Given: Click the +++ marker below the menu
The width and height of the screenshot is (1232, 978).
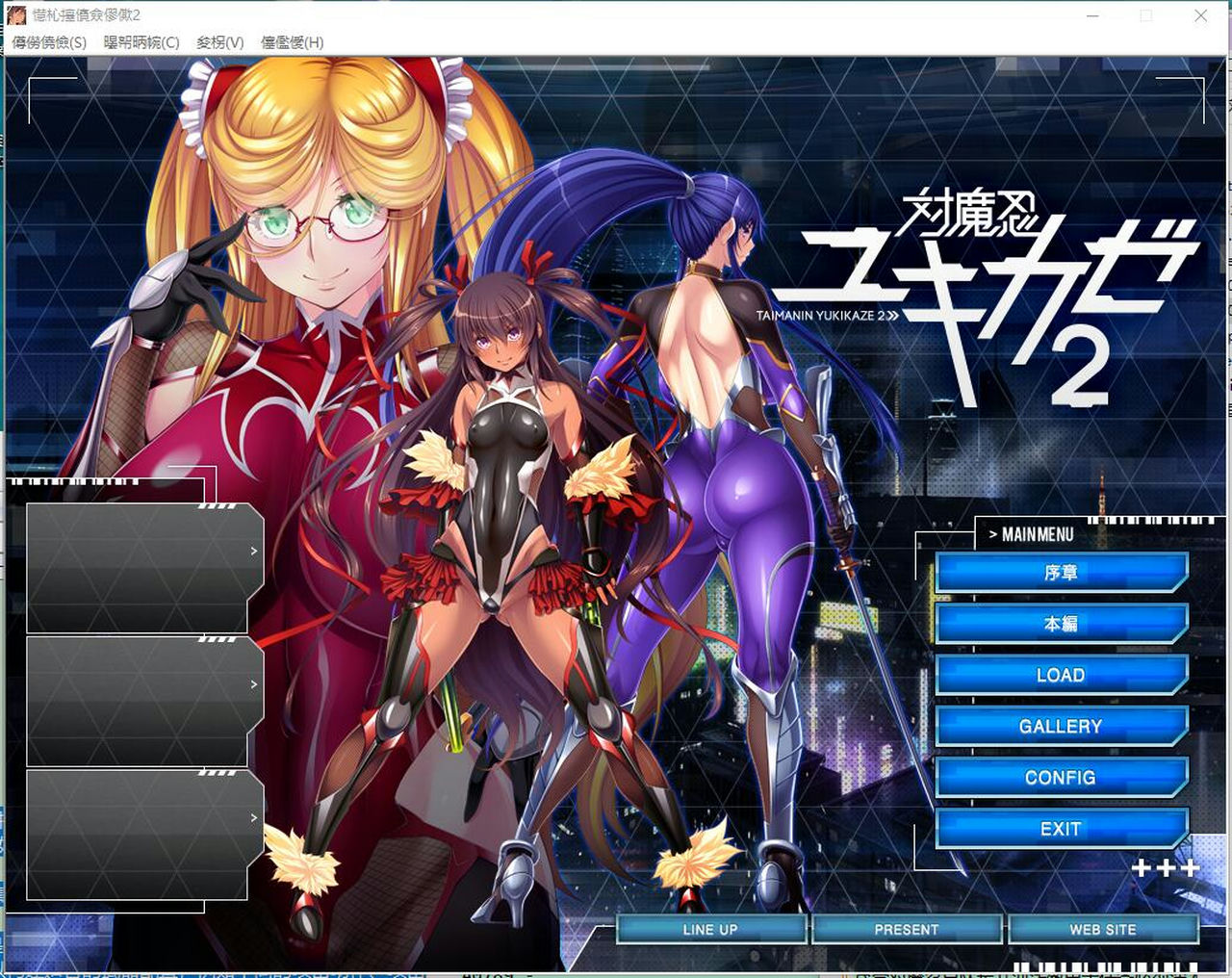Looking at the screenshot, I should [1168, 867].
